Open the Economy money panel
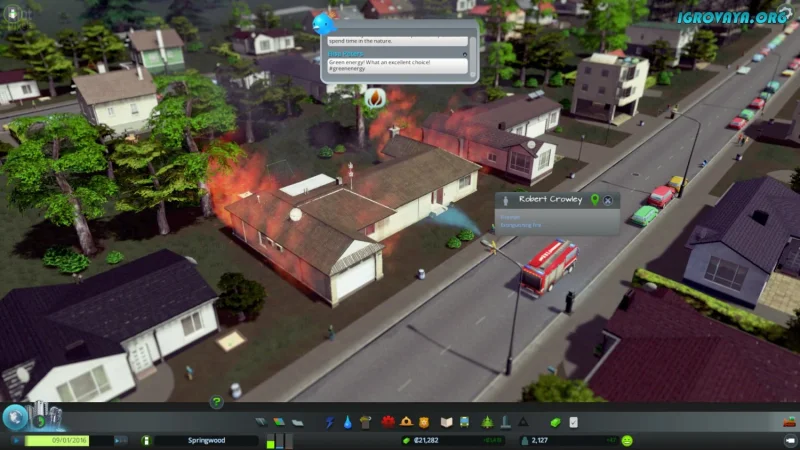This screenshot has width=800, height=450. point(556,422)
